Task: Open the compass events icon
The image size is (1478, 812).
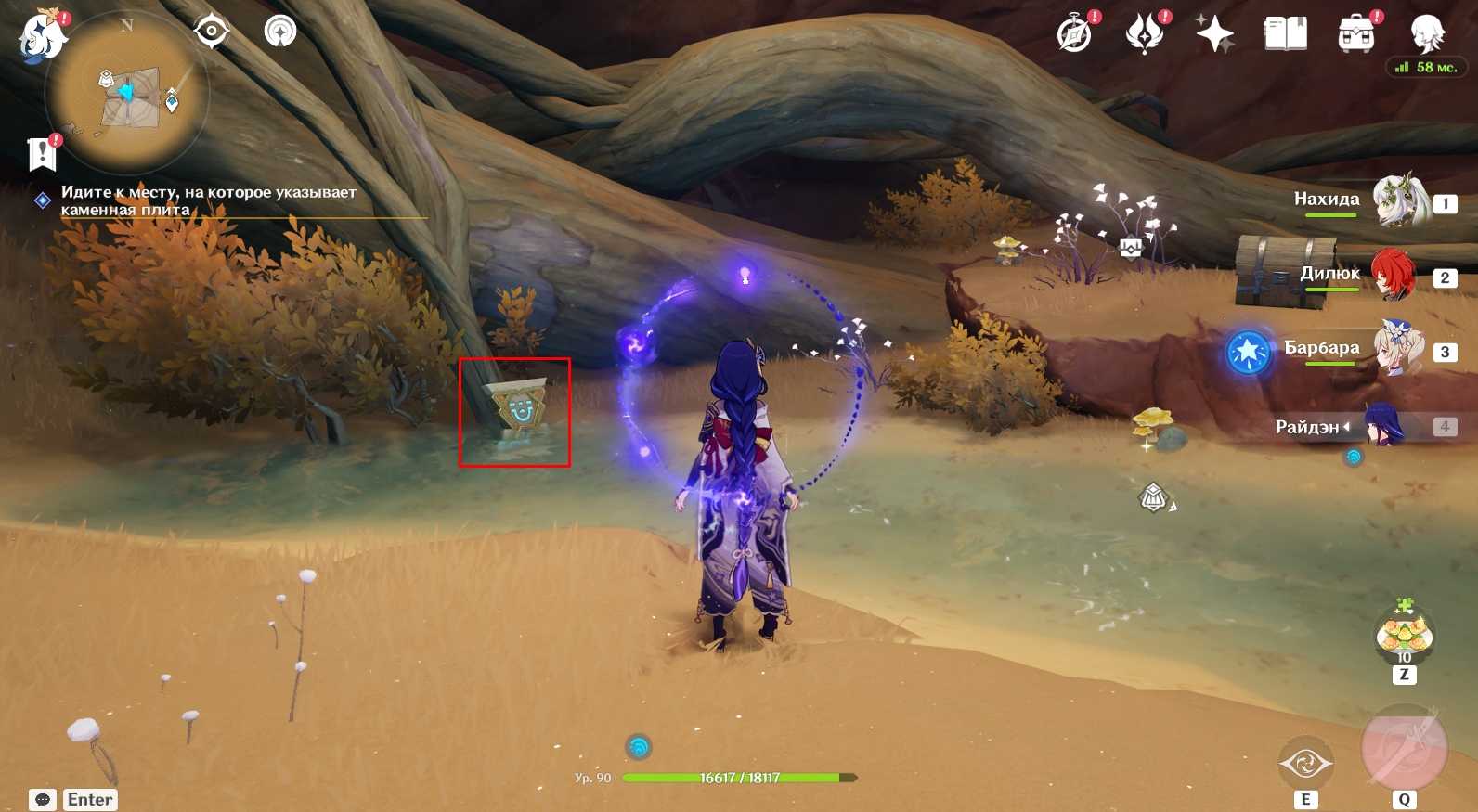Action: pos(1075,35)
